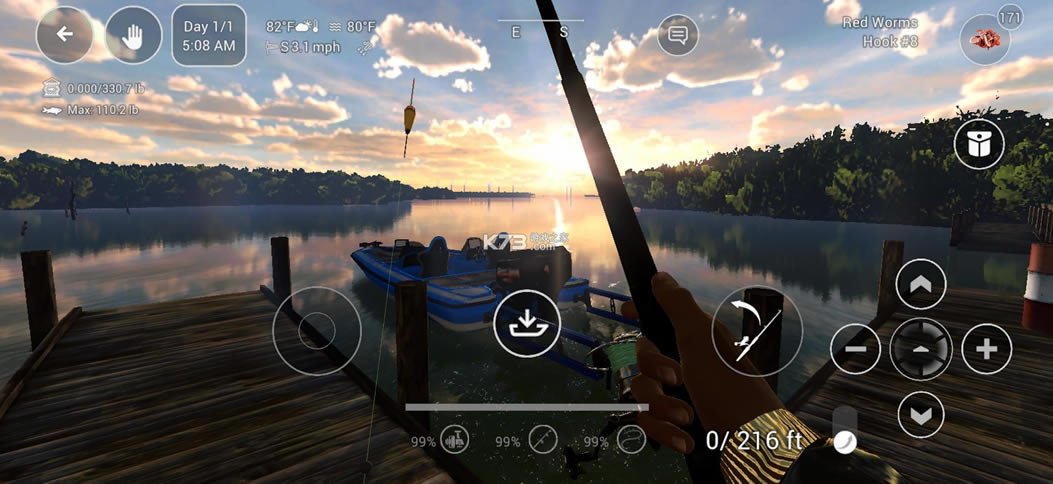1053x484 pixels.
Task: Tap the movement joystick circle
Action: point(316,330)
